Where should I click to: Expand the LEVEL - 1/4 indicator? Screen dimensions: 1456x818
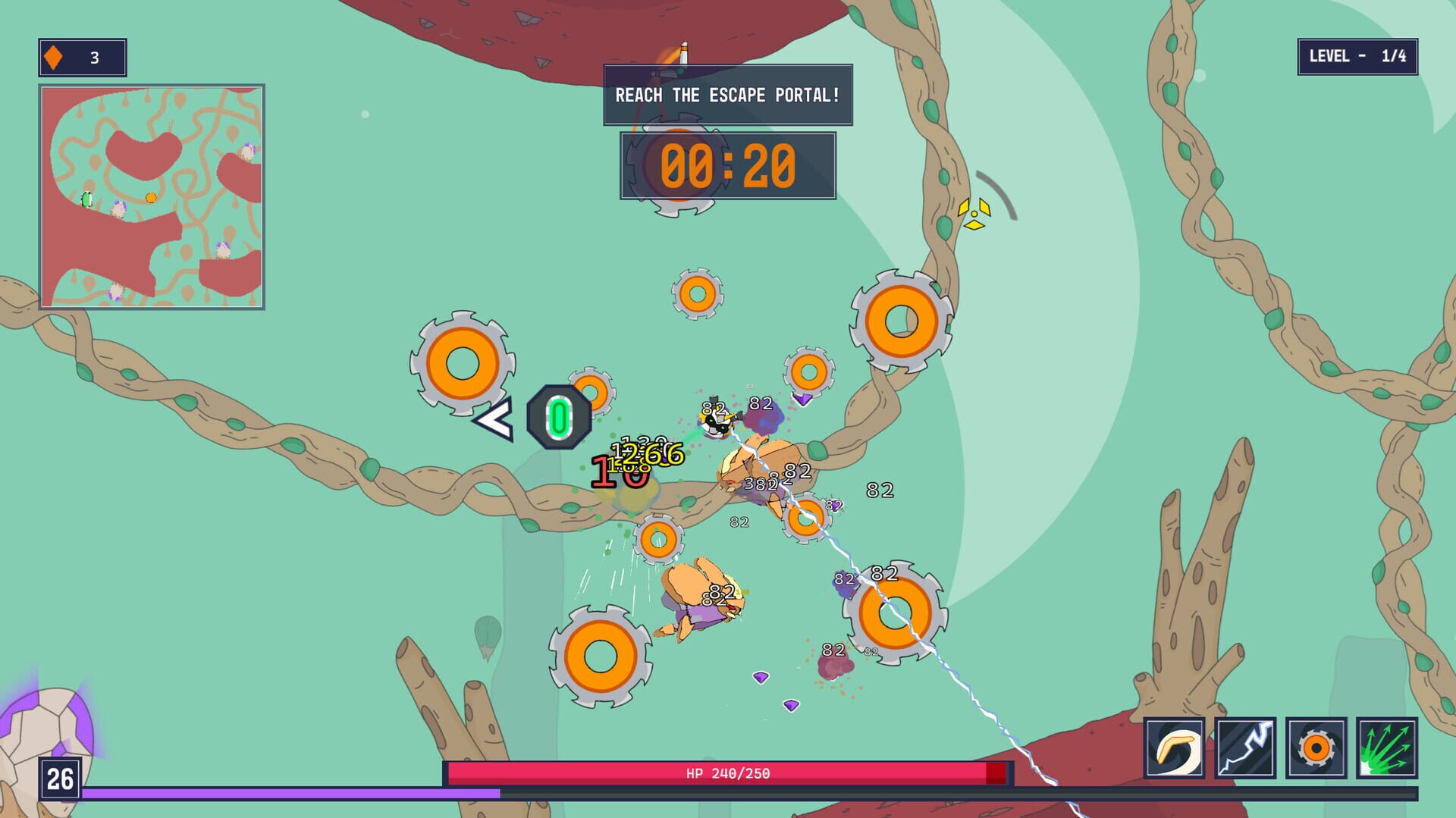coord(1357,55)
